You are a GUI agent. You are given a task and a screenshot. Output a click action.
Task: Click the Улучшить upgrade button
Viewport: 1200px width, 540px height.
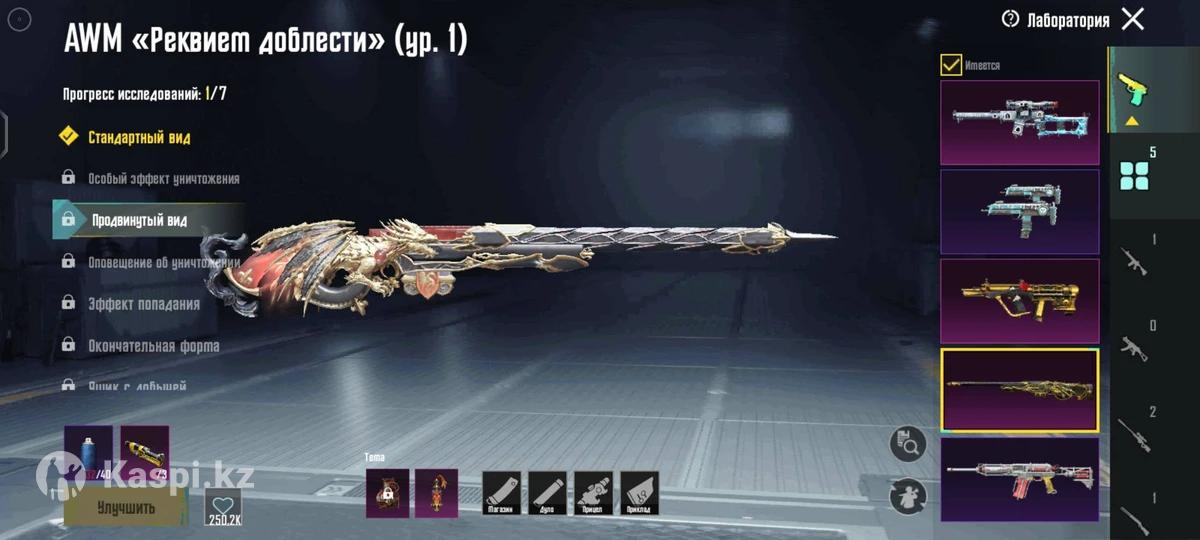125,507
